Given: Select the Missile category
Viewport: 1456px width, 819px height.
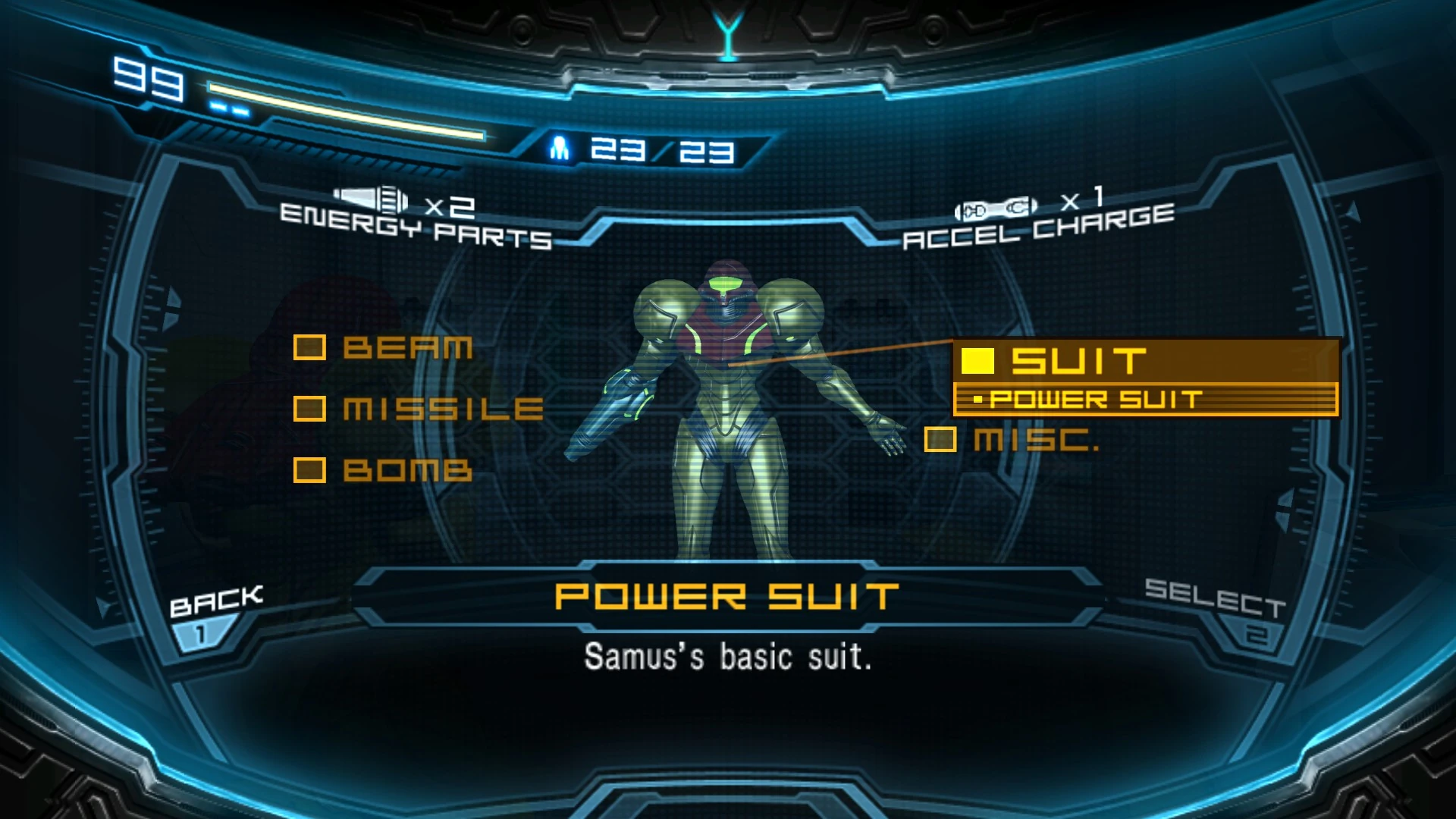Looking at the screenshot, I should [x=419, y=409].
